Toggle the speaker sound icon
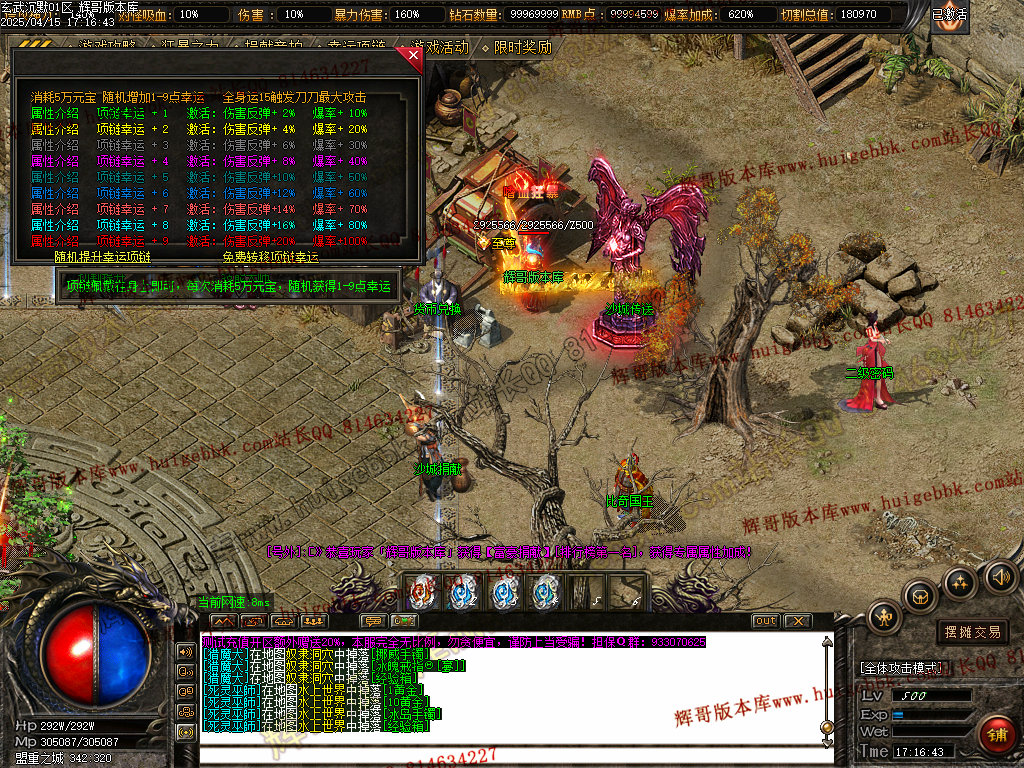The height and width of the screenshot is (768, 1024). click(1000, 576)
